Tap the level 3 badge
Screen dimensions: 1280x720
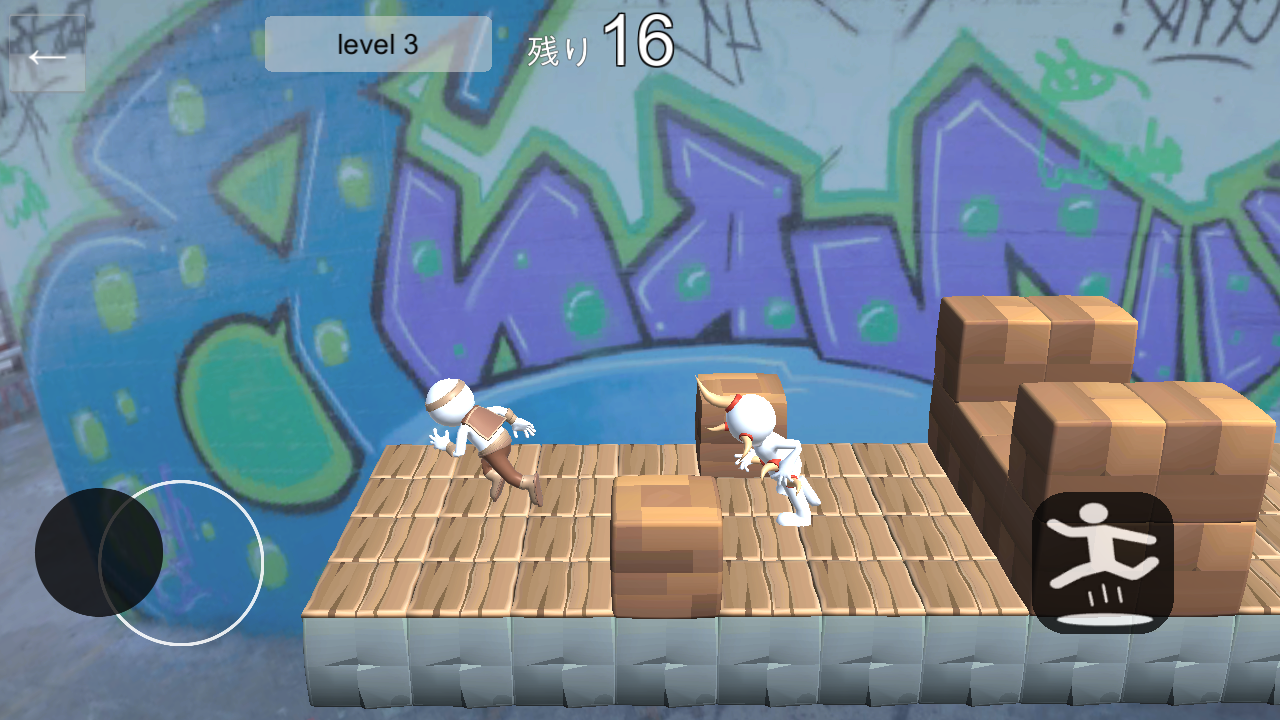[x=377, y=44]
